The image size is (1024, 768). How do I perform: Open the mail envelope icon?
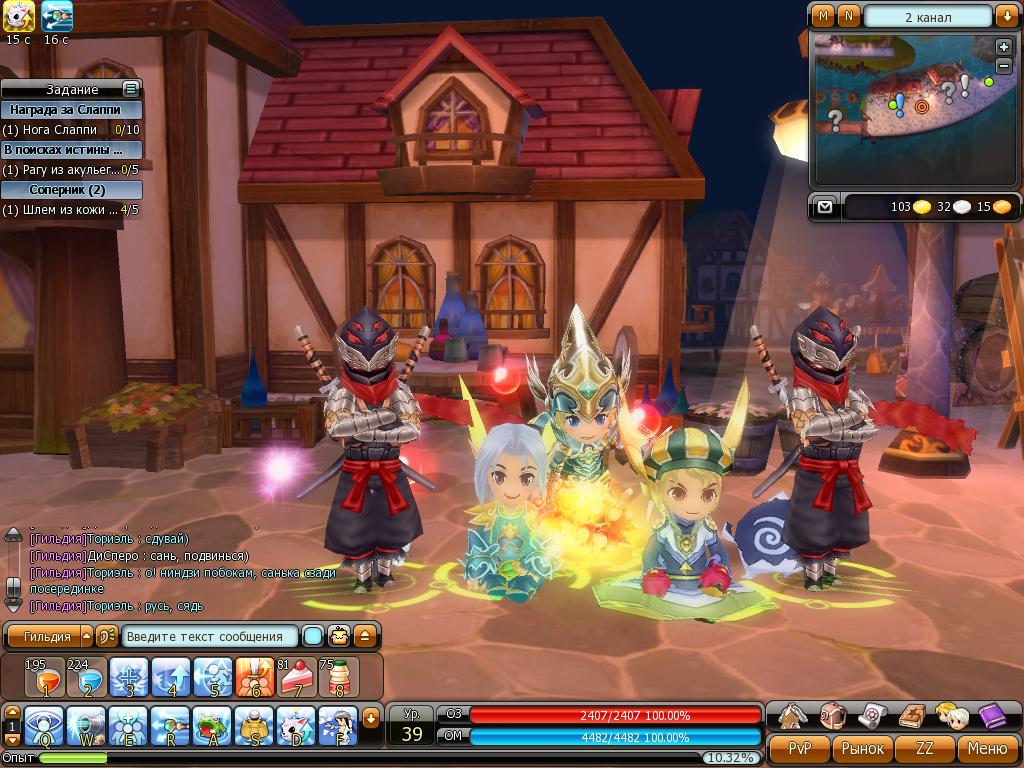coord(824,207)
